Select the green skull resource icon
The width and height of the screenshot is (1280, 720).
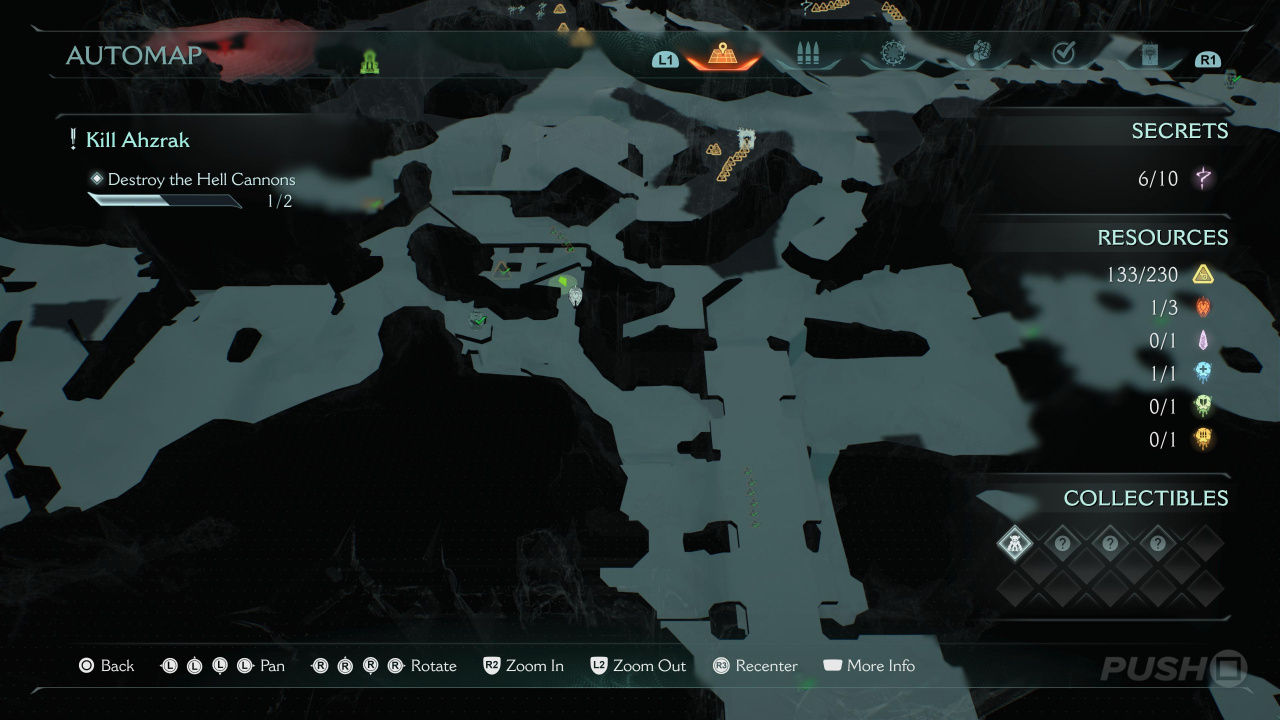click(1203, 406)
